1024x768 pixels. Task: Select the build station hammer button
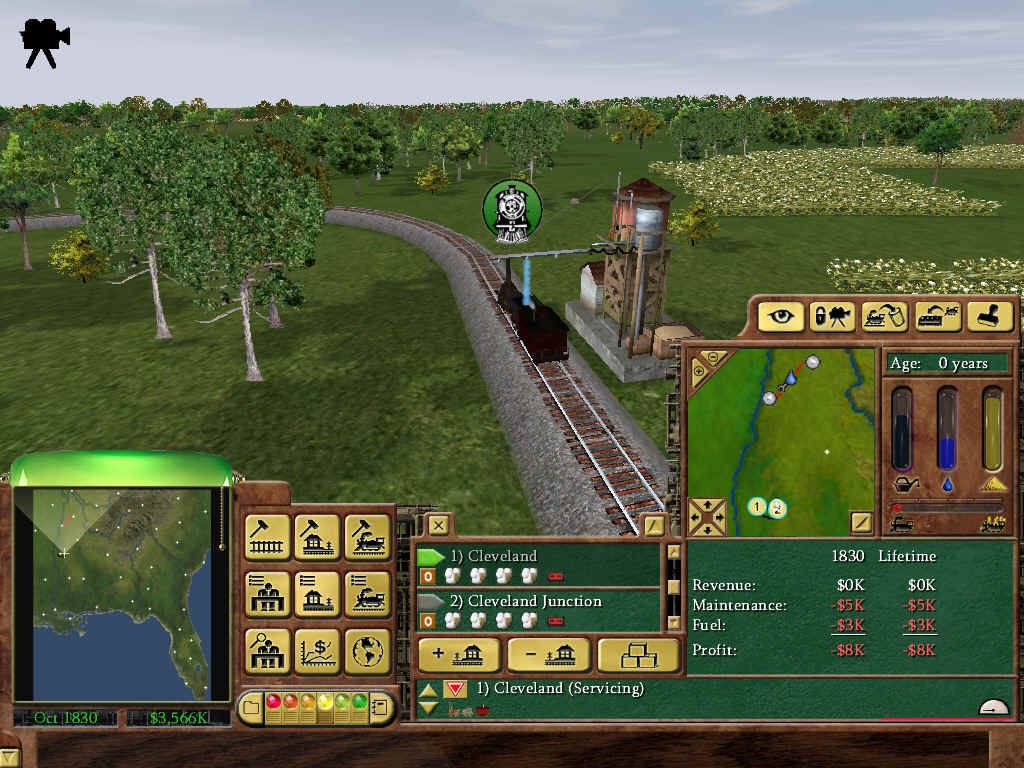click(317, 537)
